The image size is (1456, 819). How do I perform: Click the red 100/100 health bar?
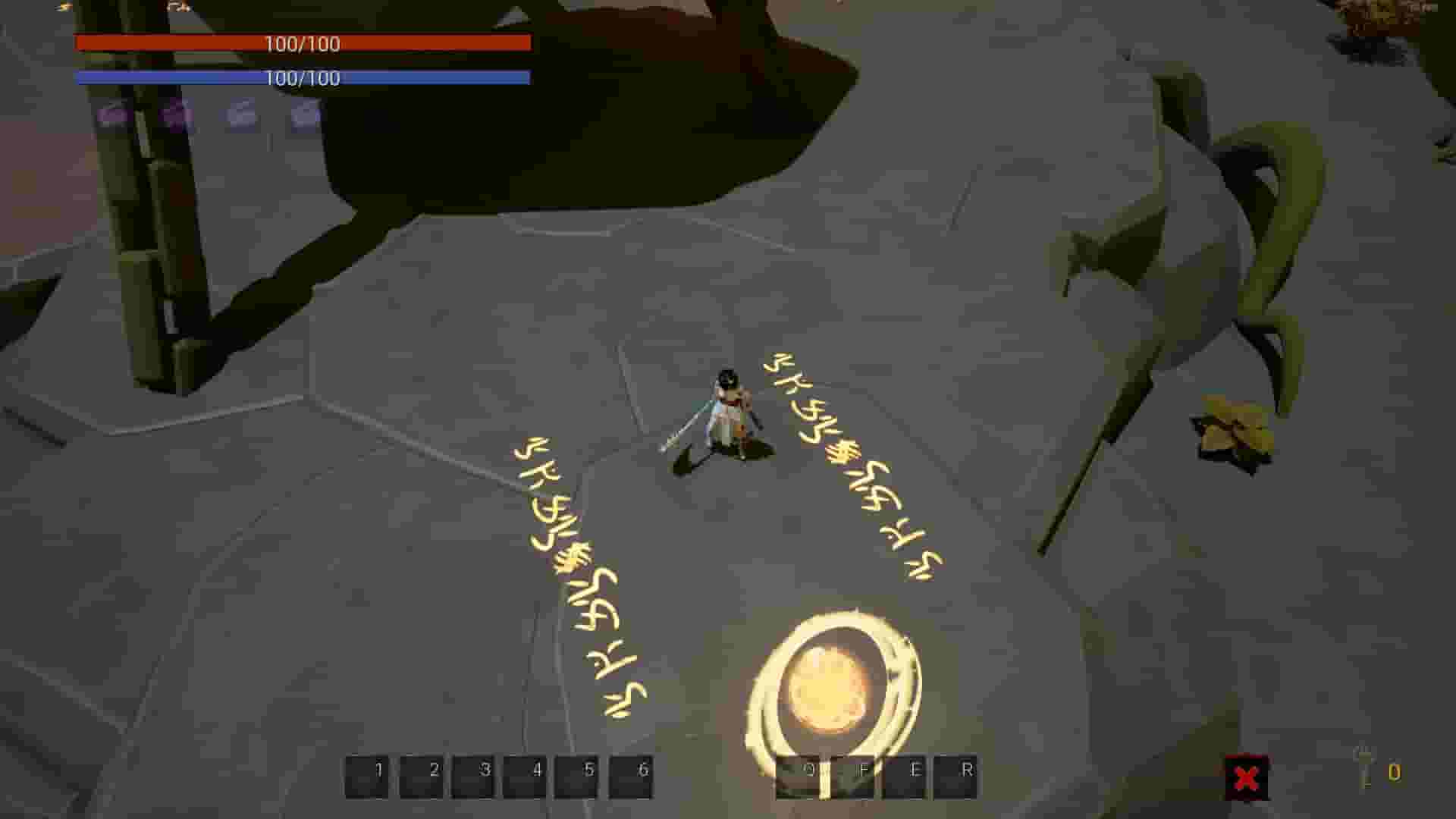[303, 44]
